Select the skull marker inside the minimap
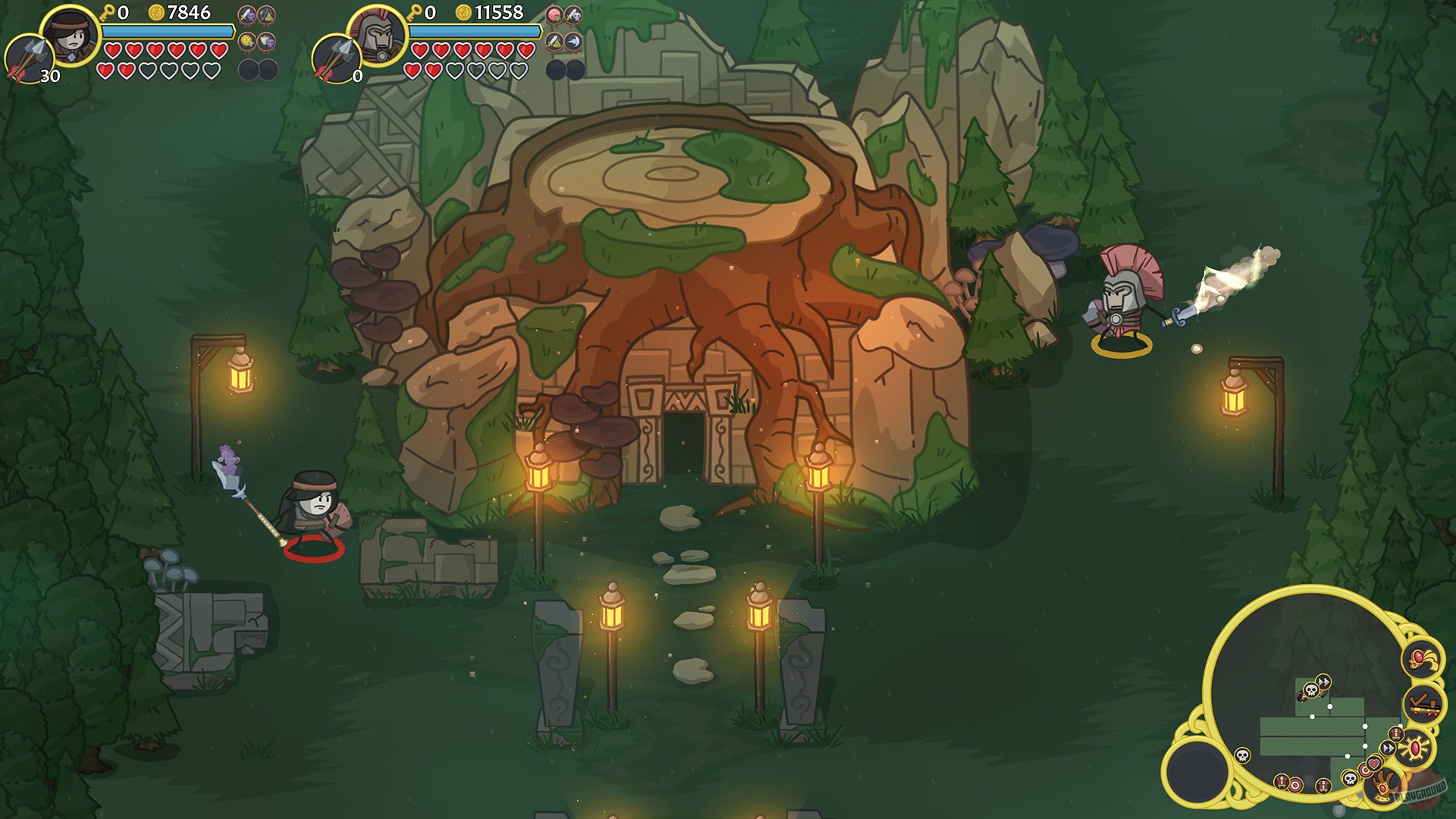Viewport: 1456px width, 819px height. click(1311, 690)
